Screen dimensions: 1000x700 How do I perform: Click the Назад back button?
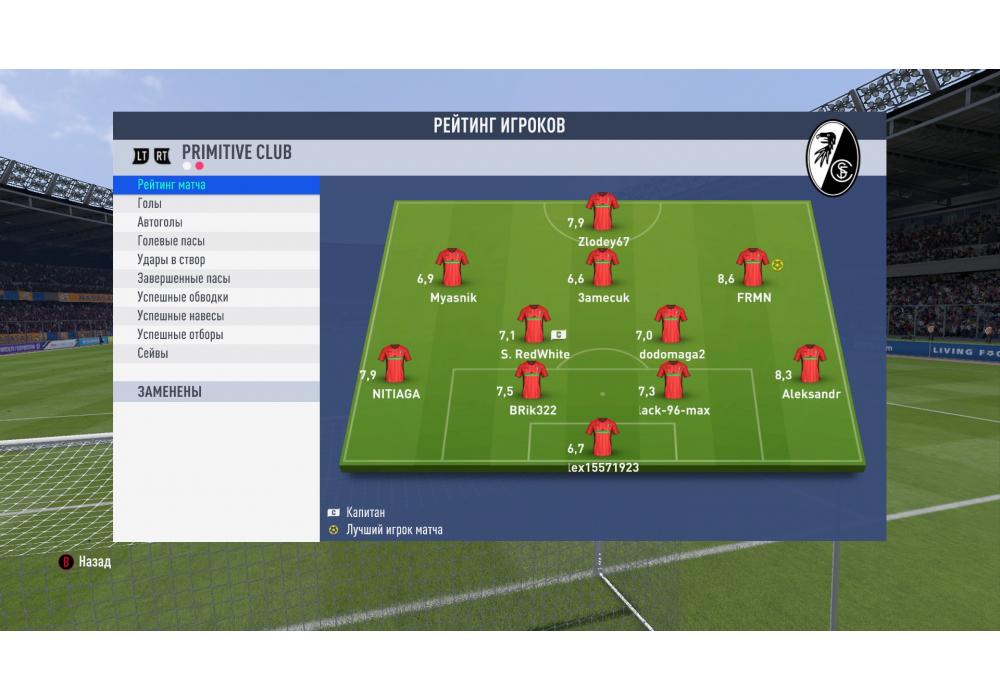point(86,562)
